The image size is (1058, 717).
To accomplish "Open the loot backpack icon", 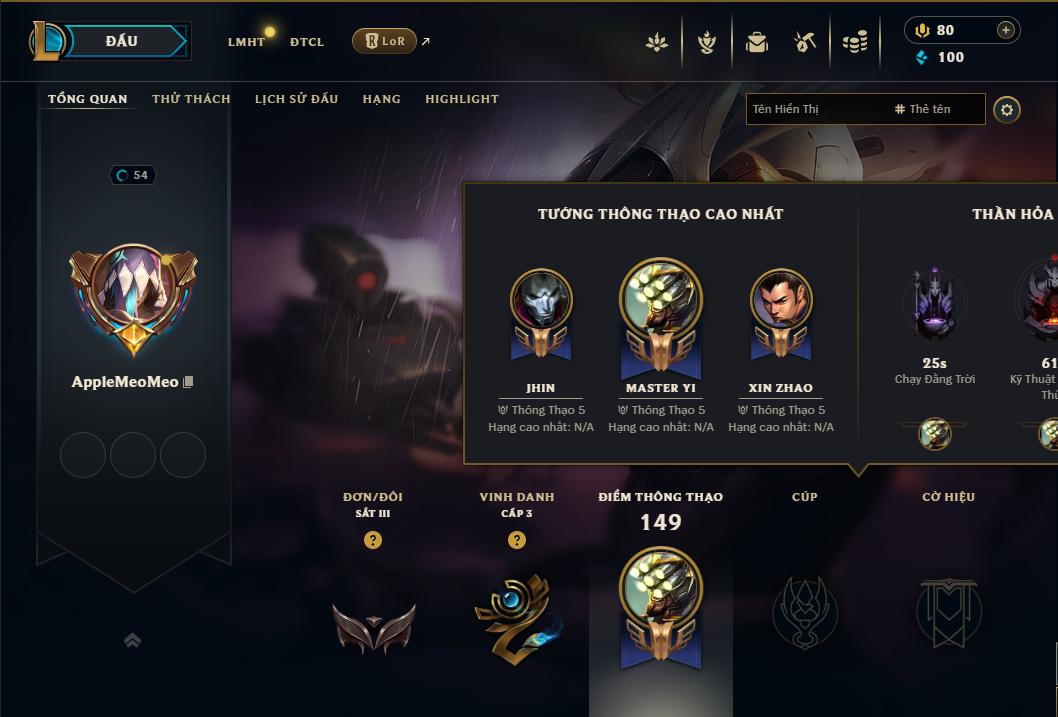I will (757, 42).
